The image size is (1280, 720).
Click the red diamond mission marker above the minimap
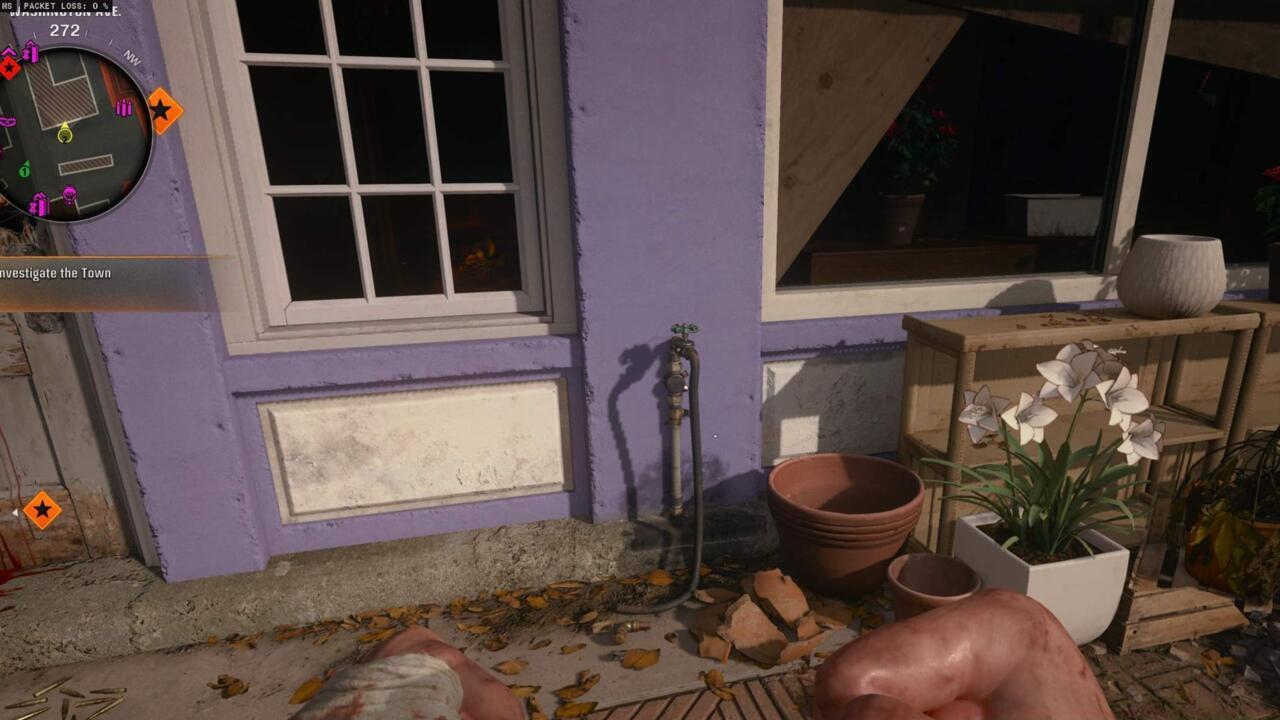coord(9,68)
